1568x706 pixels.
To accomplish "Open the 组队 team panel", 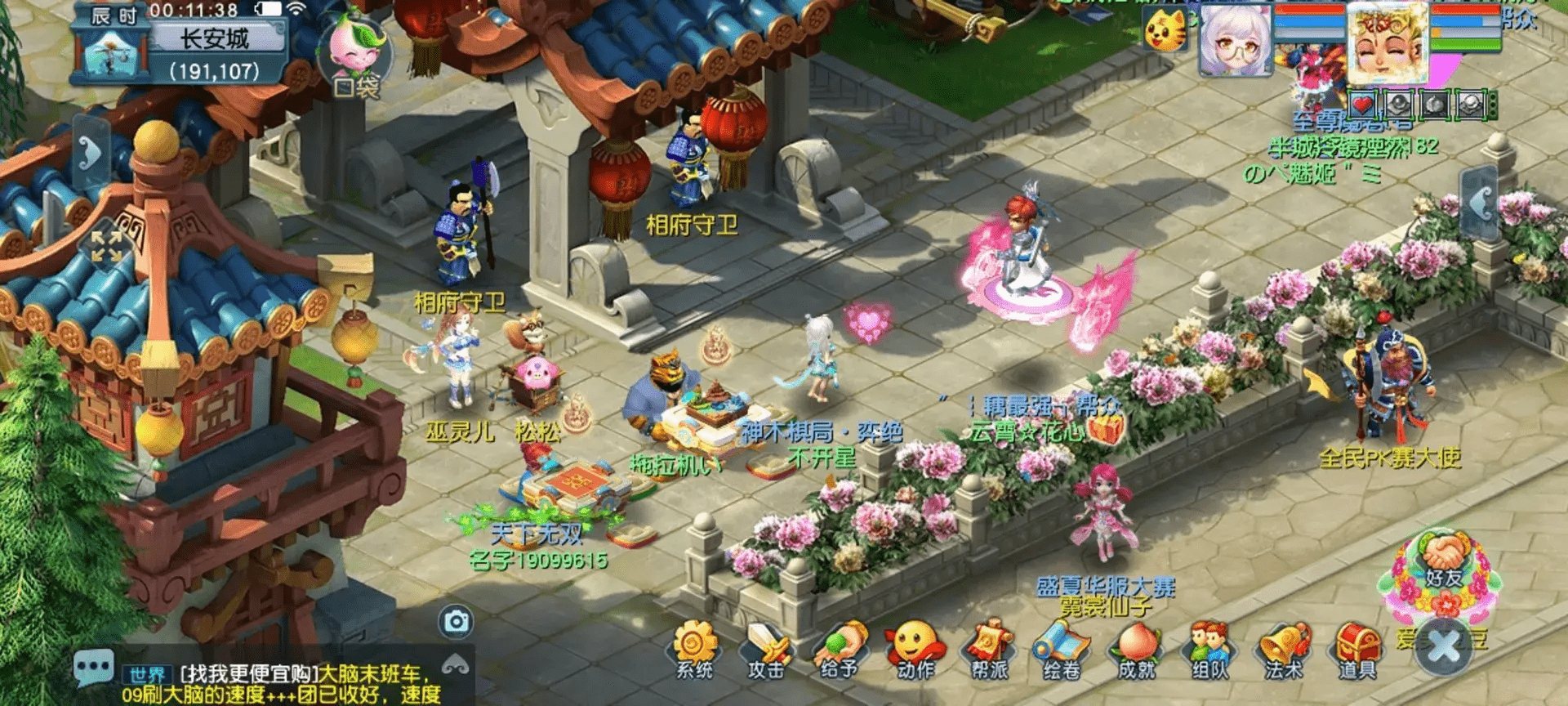I will click(x=1209, y=650).
